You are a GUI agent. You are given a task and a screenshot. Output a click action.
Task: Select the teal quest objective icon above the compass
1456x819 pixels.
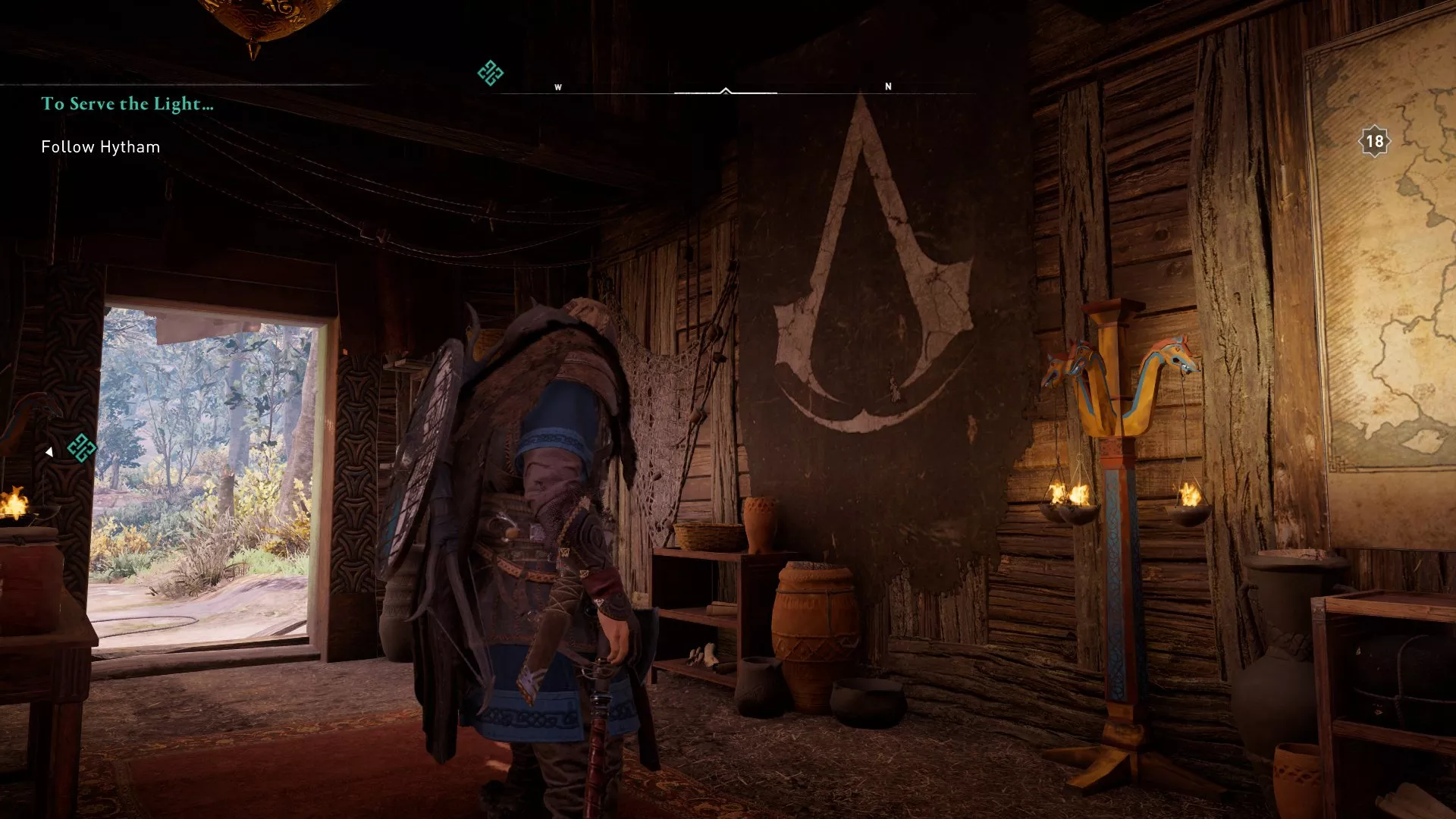click(x=490, y=72)
